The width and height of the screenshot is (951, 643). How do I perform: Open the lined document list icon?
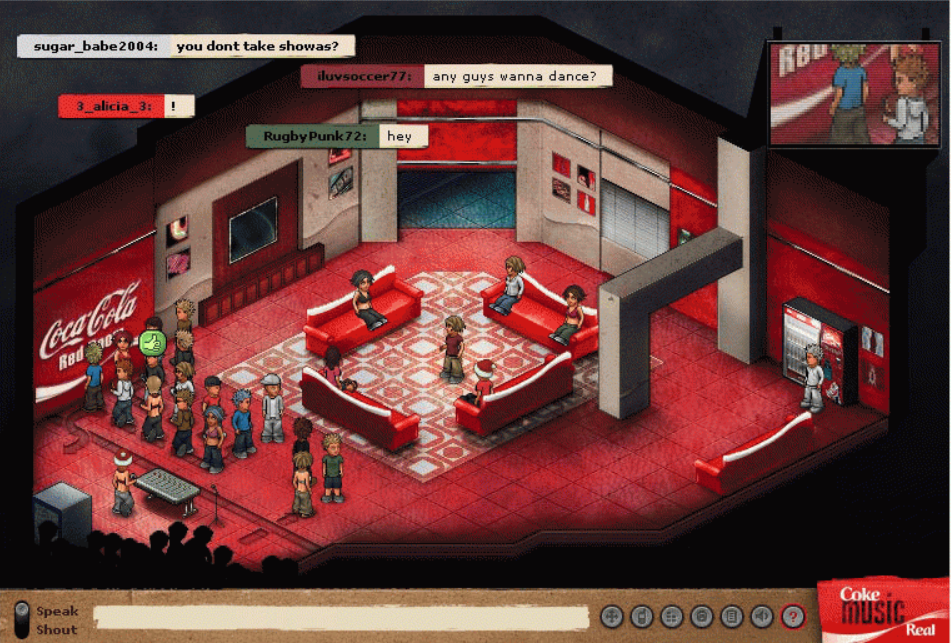tap(732, 617)
